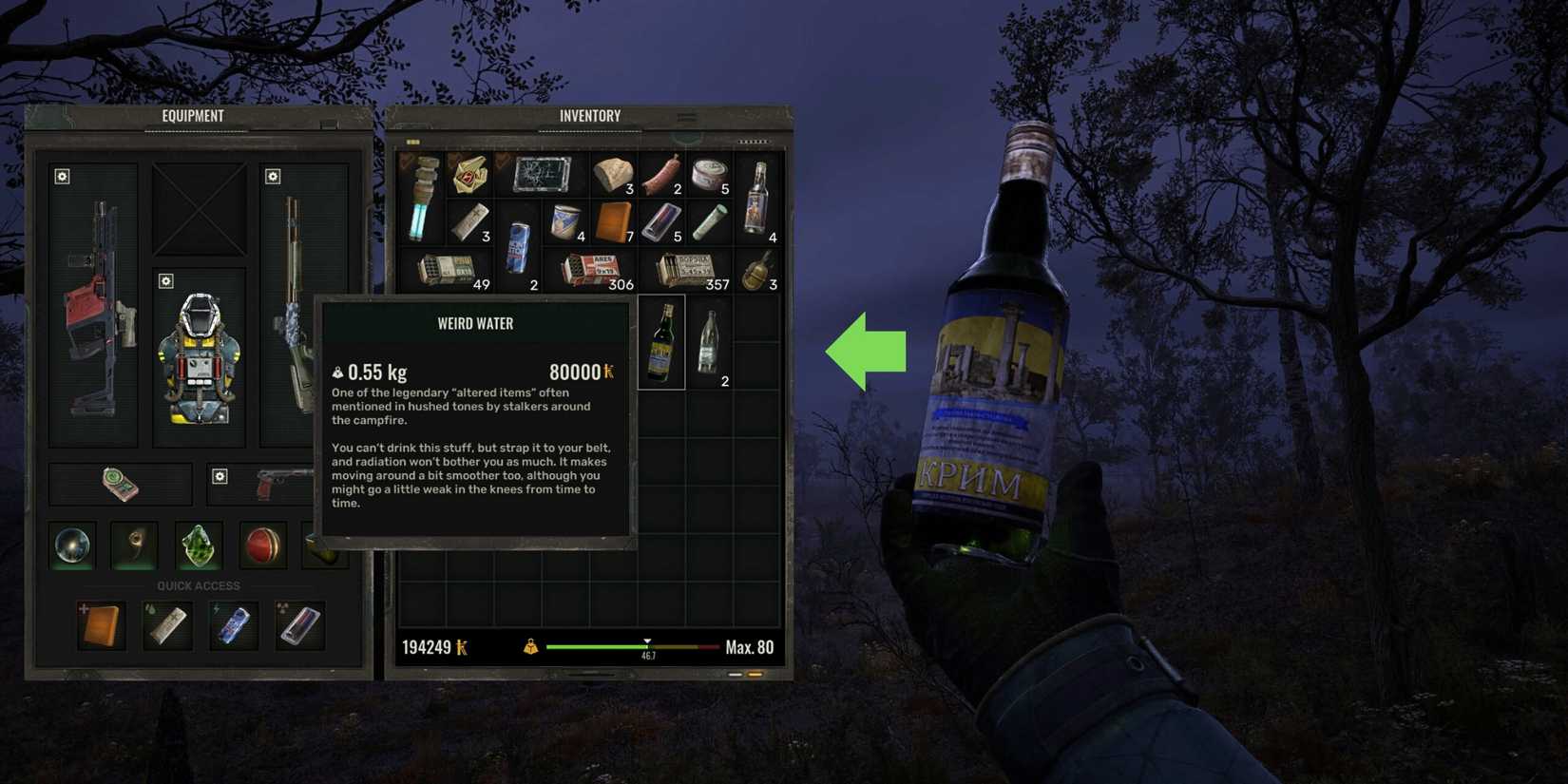Select the detector device in its equipment slot
1568x784 pixels.
pyautogui.click(x=119, y=483)
